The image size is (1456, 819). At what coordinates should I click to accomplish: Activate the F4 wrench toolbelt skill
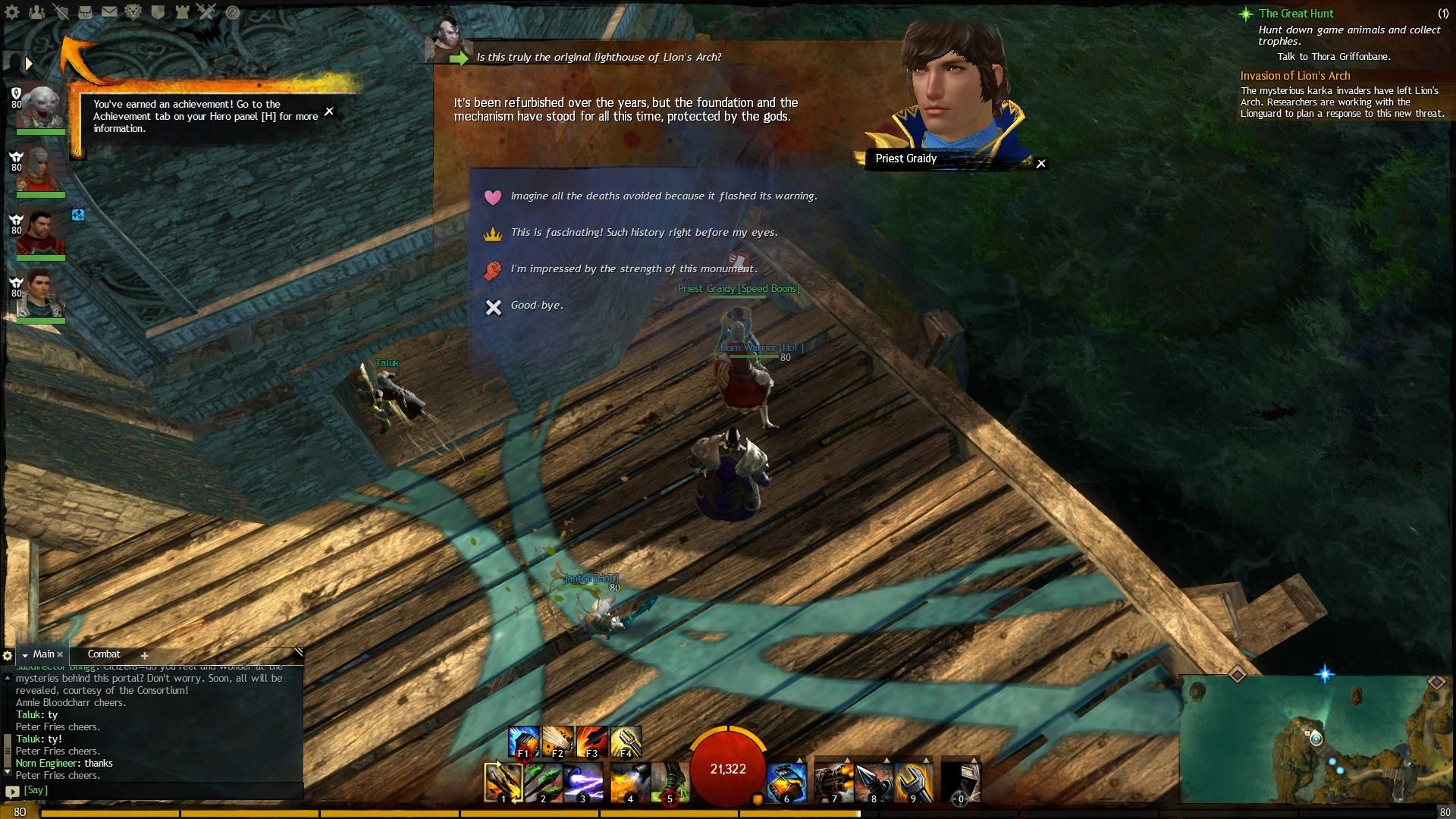pyautogui.click(x=626, y=742)
